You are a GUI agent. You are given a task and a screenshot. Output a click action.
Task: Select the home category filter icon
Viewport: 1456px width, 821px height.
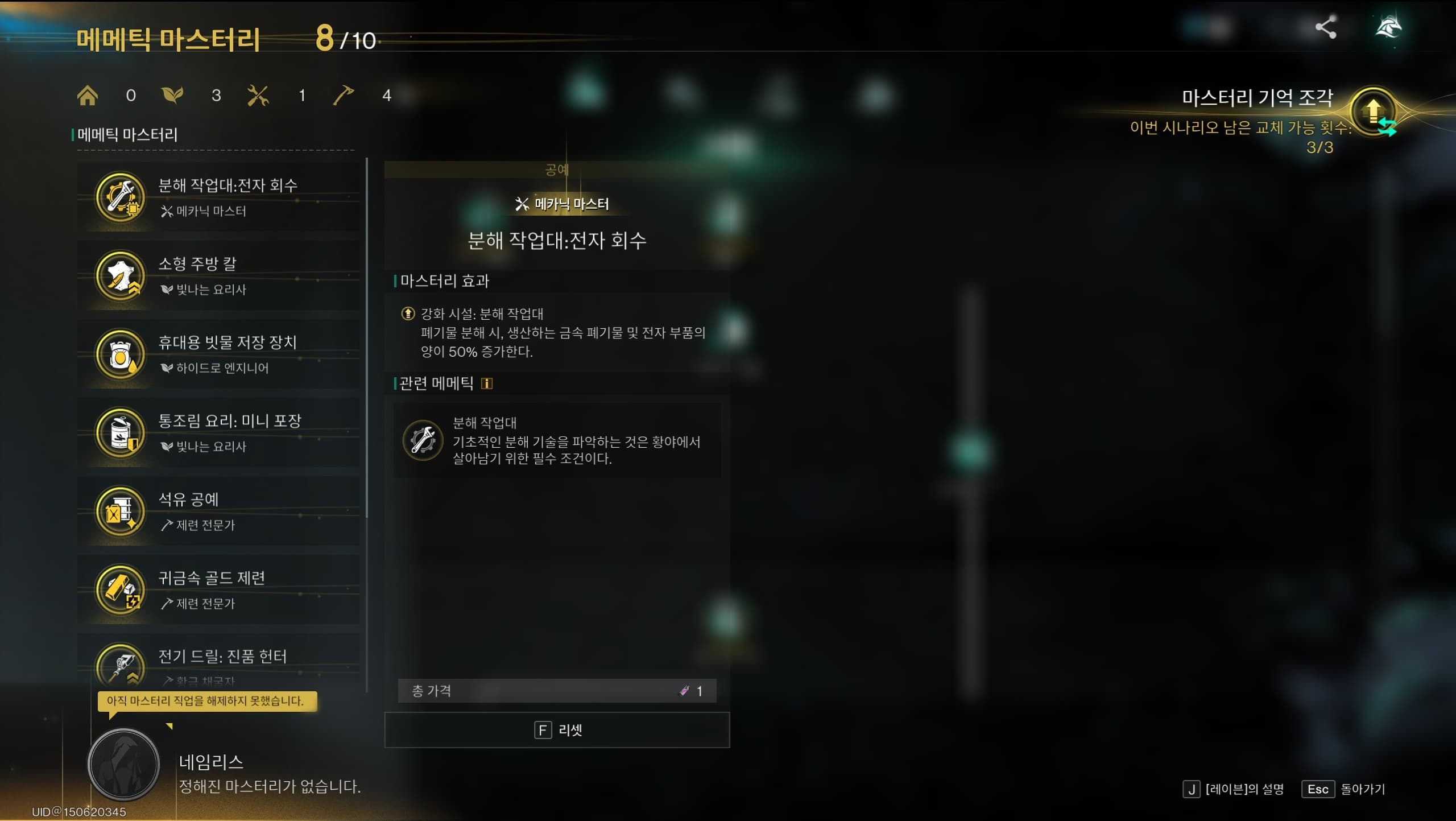click(87, 95)
